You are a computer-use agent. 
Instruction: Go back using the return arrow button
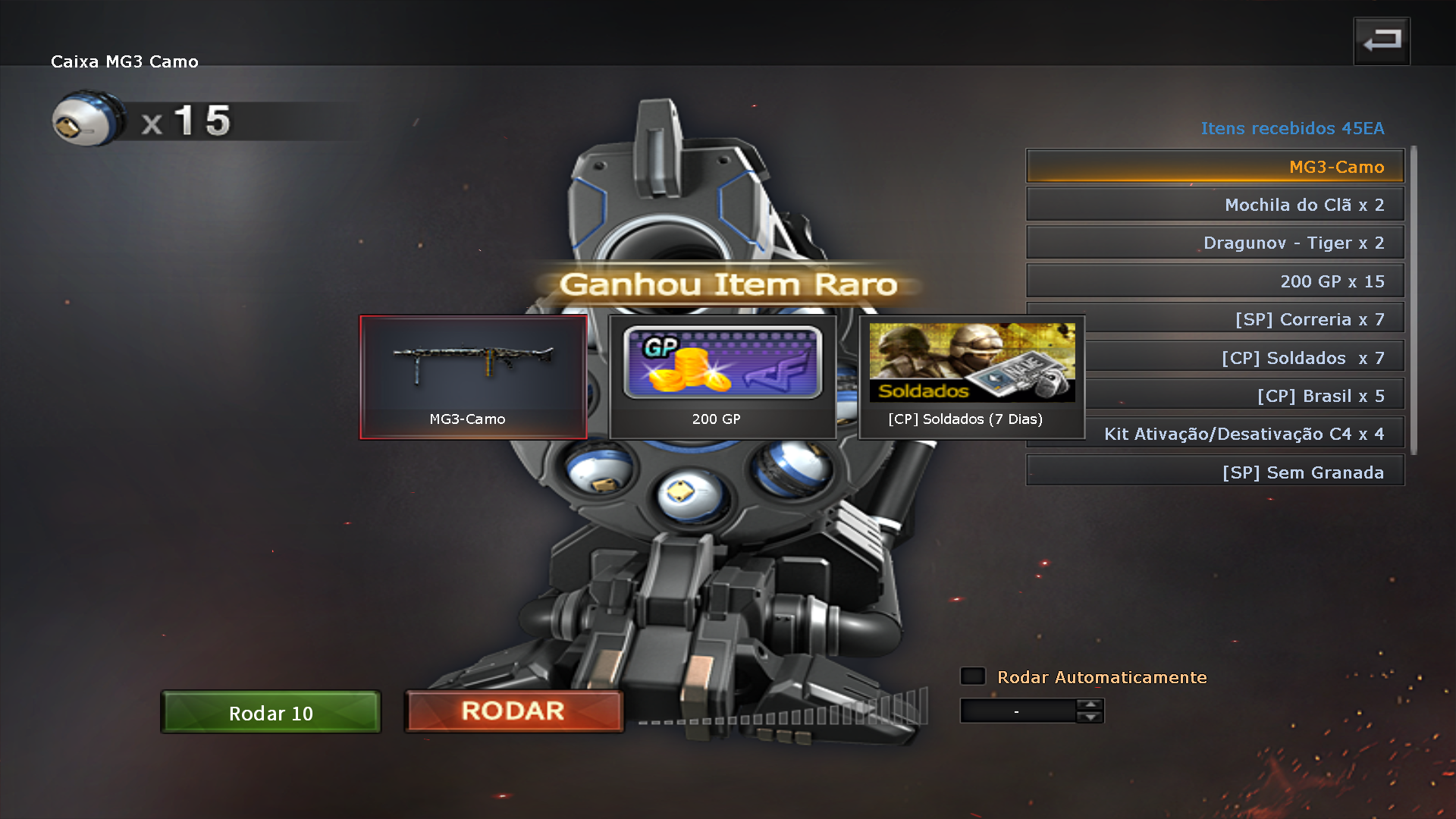pyautogui.click(x=1381, y=41)
